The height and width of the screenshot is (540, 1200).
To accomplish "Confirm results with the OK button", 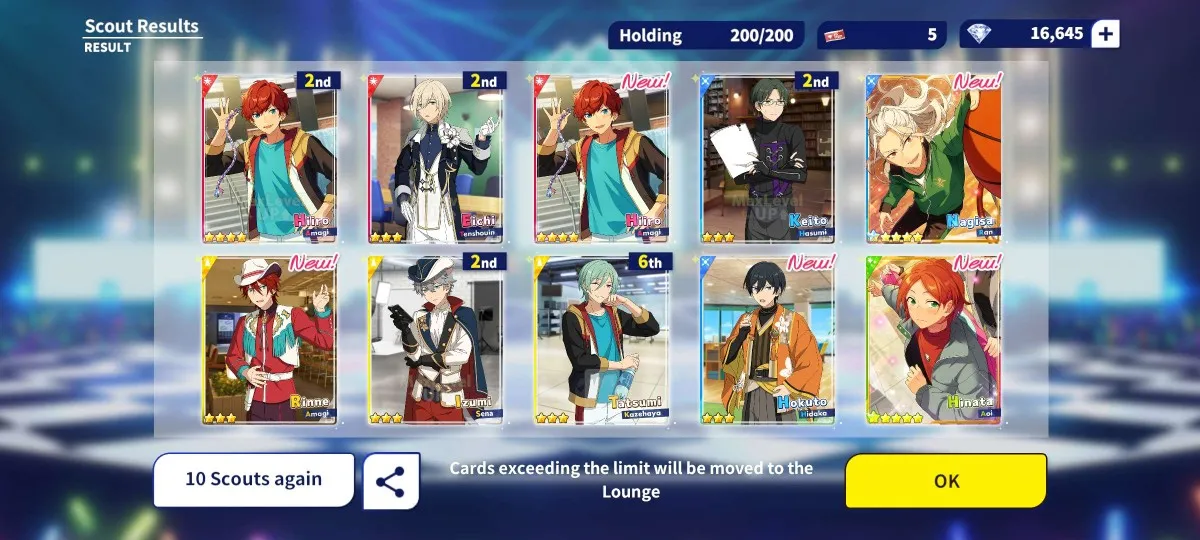I will pos(946,481).
